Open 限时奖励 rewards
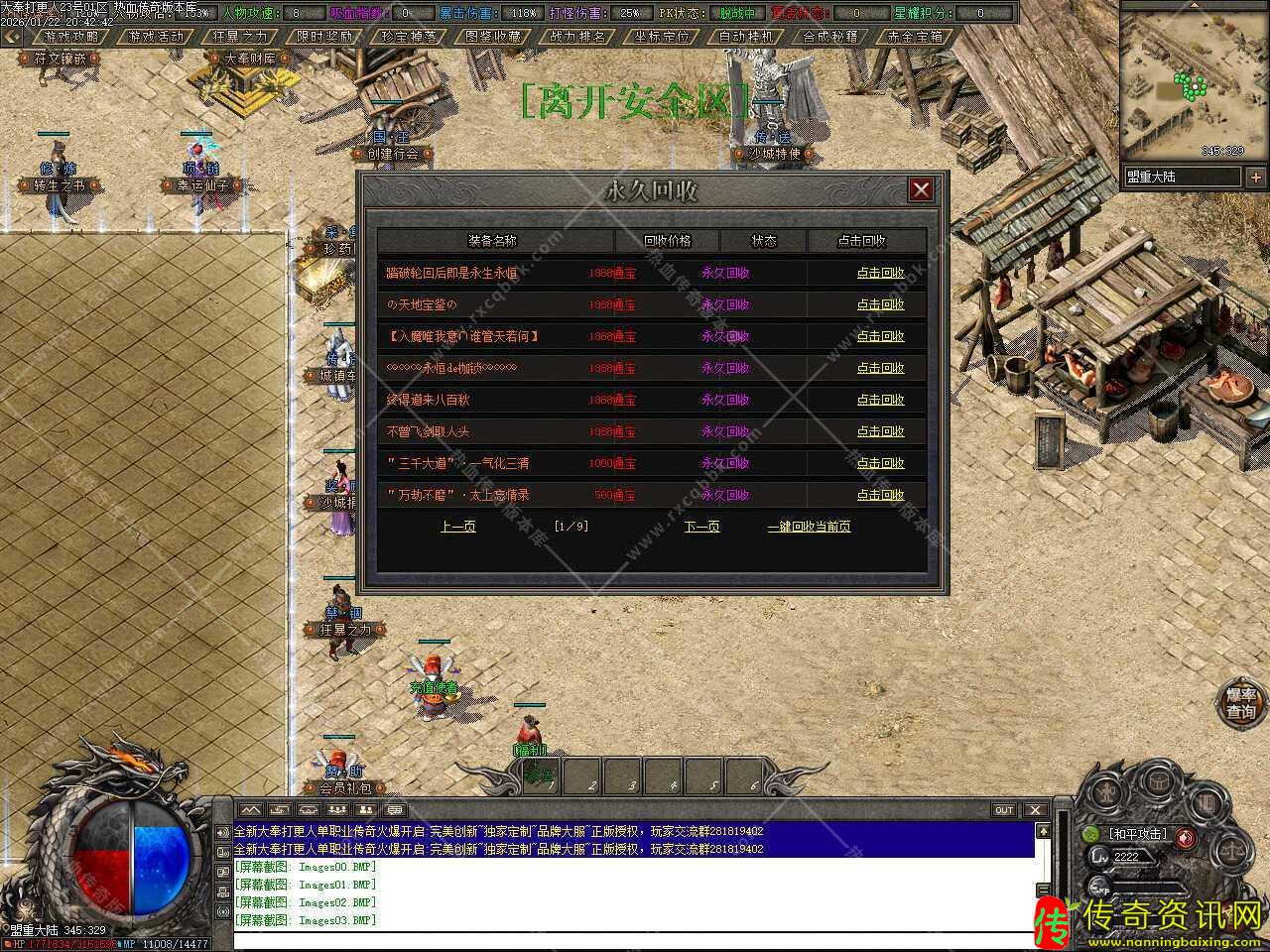This screenshot has height=952, width=1270. point(324,37)
